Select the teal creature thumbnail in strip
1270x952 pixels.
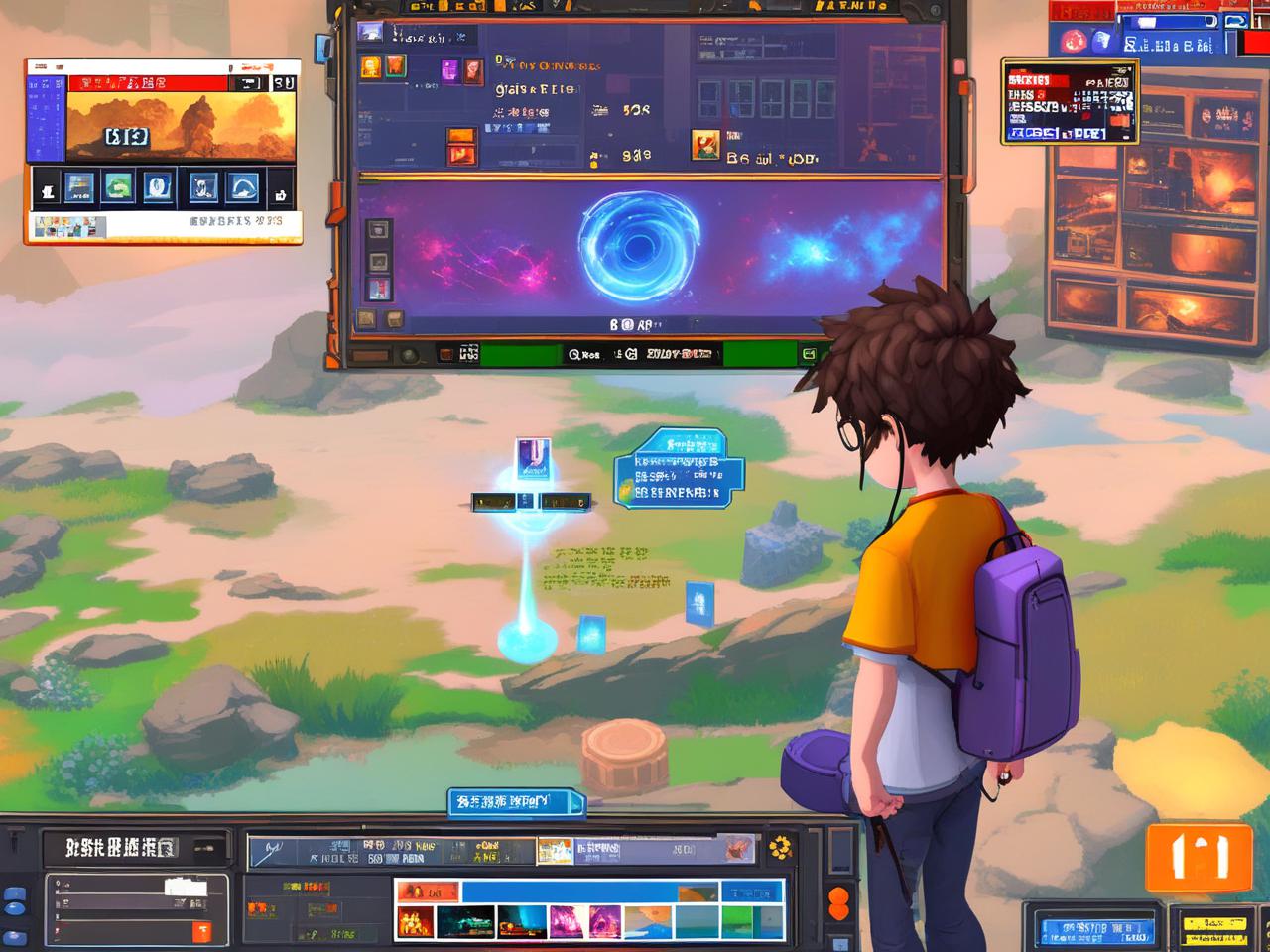(x=465, y=922)
